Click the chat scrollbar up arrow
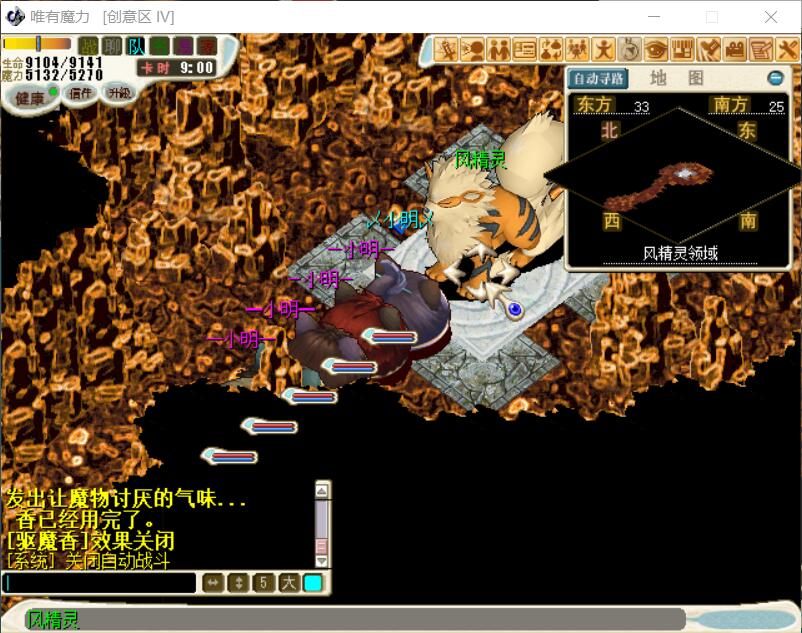This screenshot has width=802, height=633. point(322,490)
